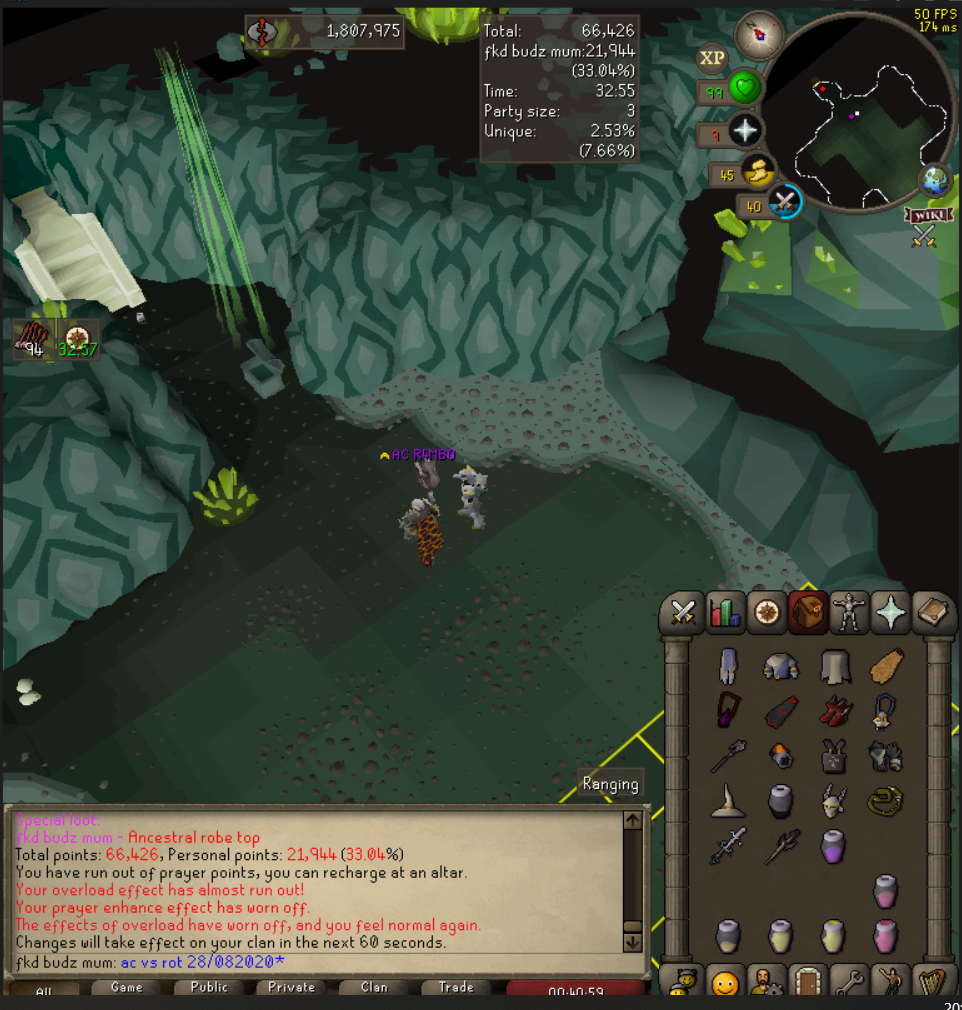Switch to the Skills tab

point(727,612)
